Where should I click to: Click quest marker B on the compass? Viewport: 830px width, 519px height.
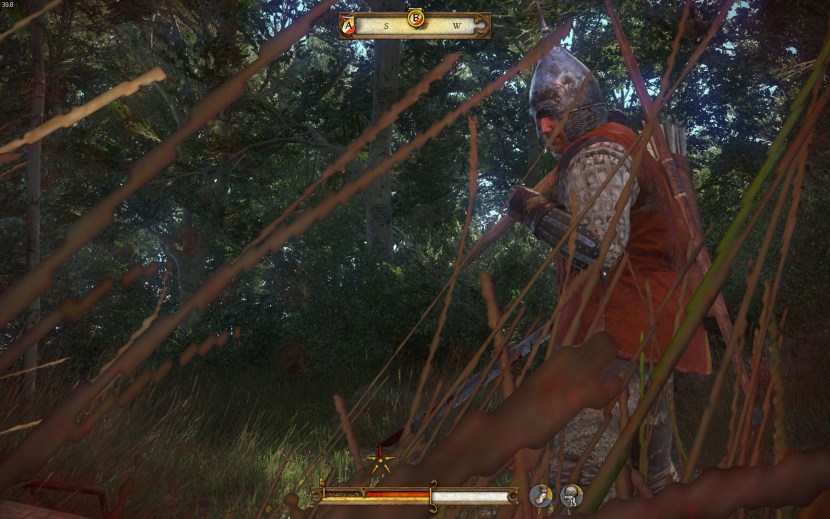(415, 18)
